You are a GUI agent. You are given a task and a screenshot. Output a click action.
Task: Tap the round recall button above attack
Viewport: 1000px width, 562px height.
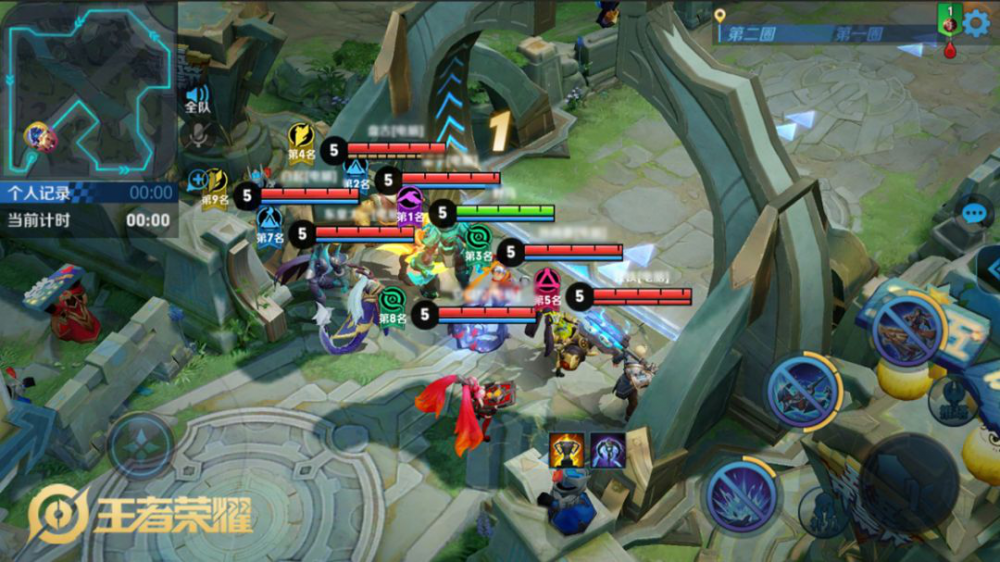click(950, 398)
